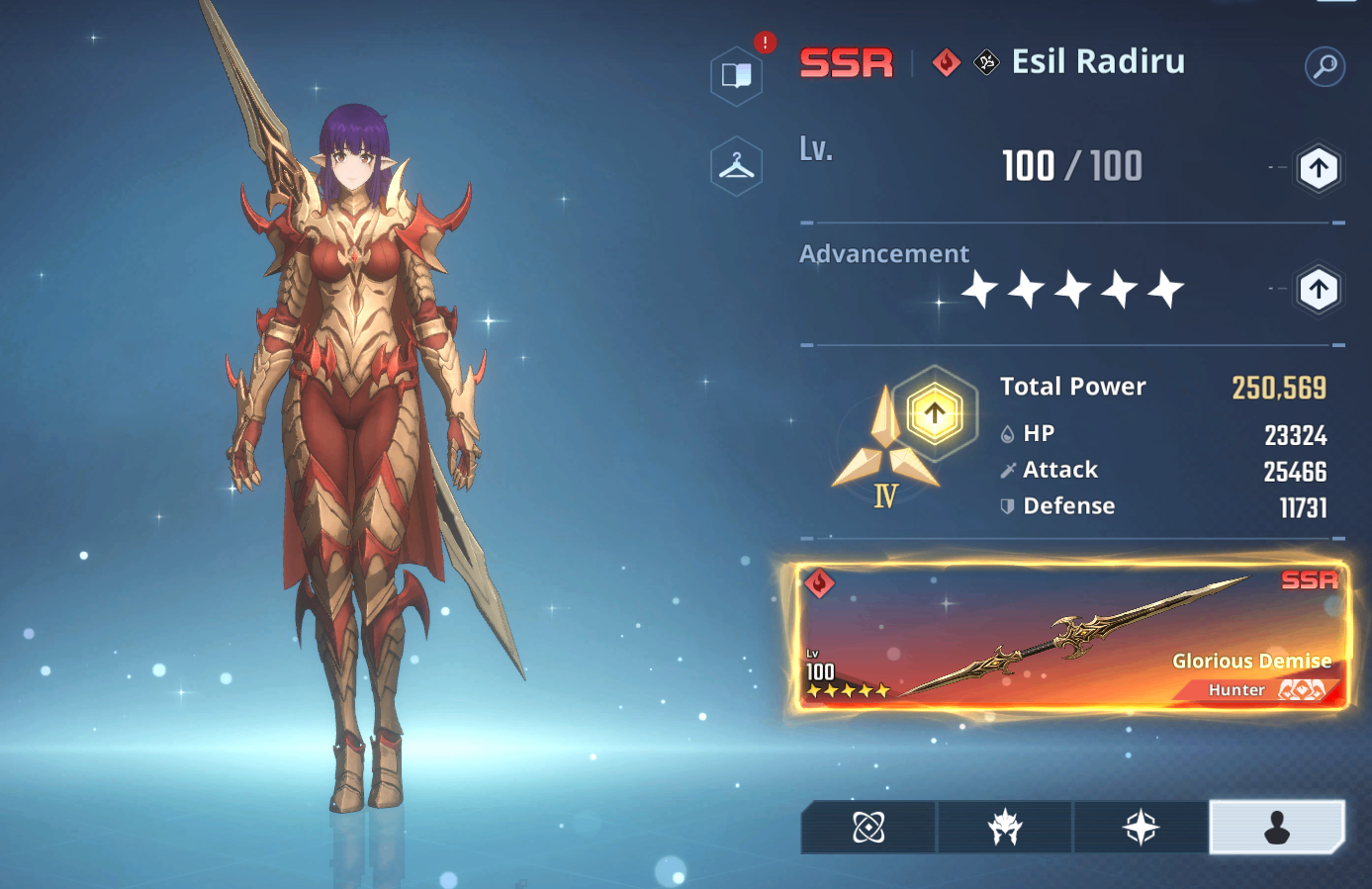Tap the level up arrow button
Screen dimensions: 1372x889
(x=1318, y=168)
